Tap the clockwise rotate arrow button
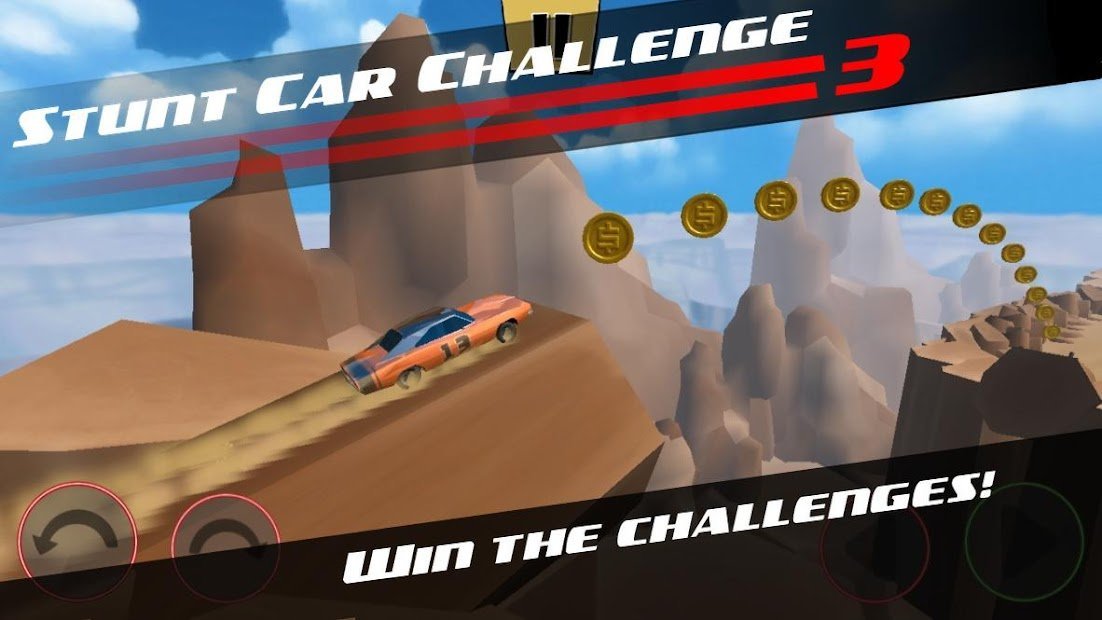The image size is (1102, 620). [x=224, y=543]
